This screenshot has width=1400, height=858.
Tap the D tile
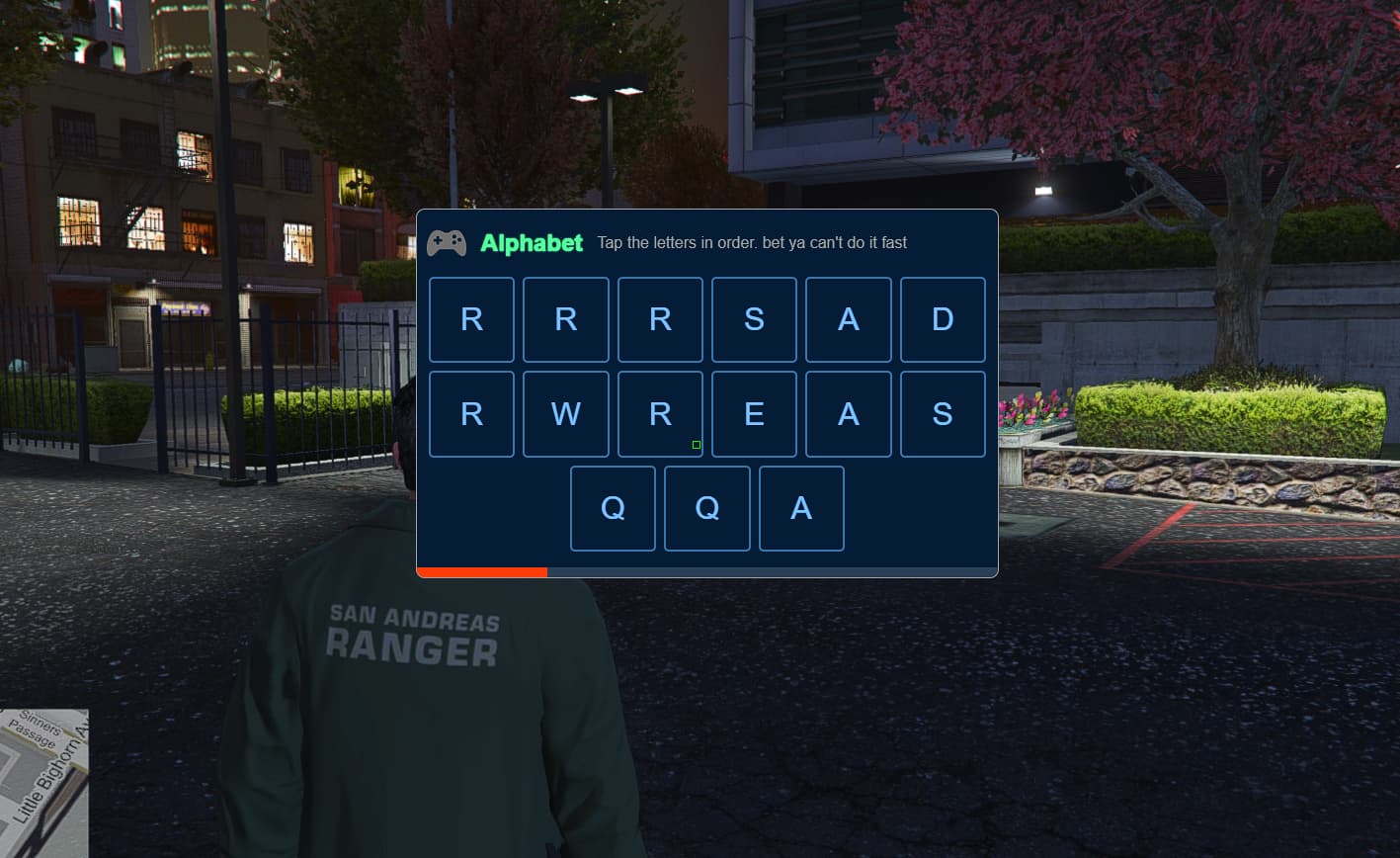pyautogui.click(x=942, y=318)
